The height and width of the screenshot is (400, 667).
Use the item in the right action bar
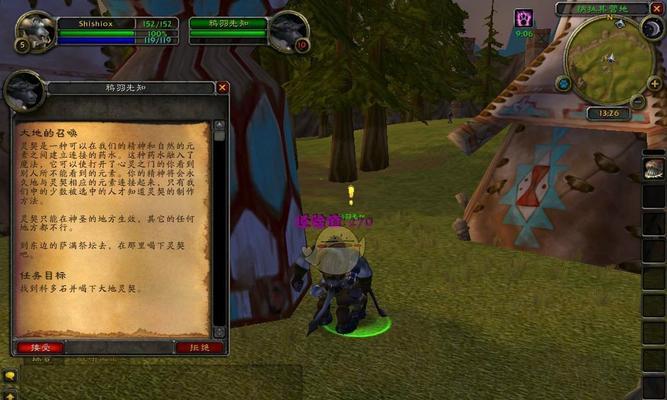point(654,166)
